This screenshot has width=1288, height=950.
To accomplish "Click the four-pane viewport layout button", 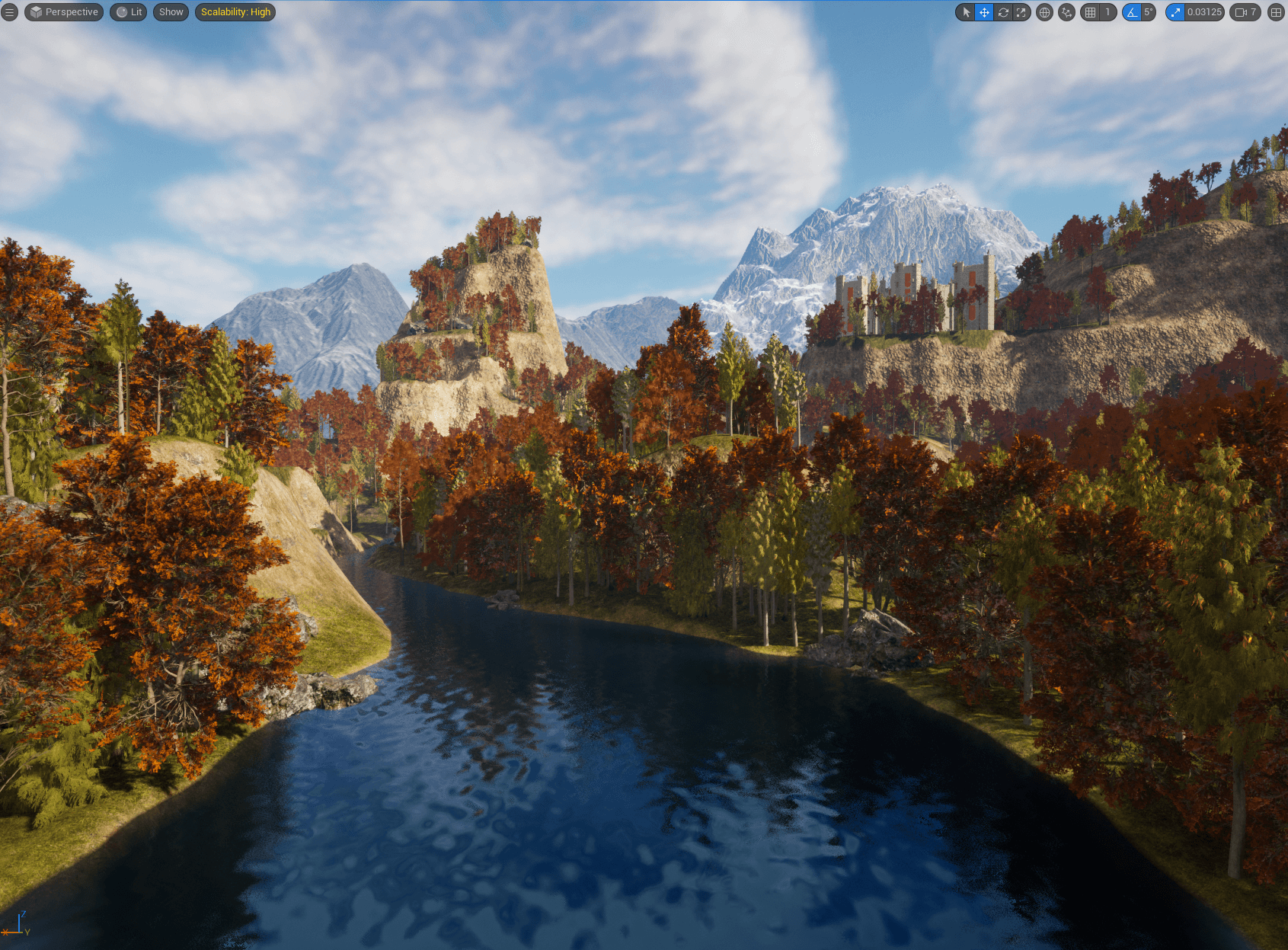I will pyautogui.click(x=1276, y=12).
